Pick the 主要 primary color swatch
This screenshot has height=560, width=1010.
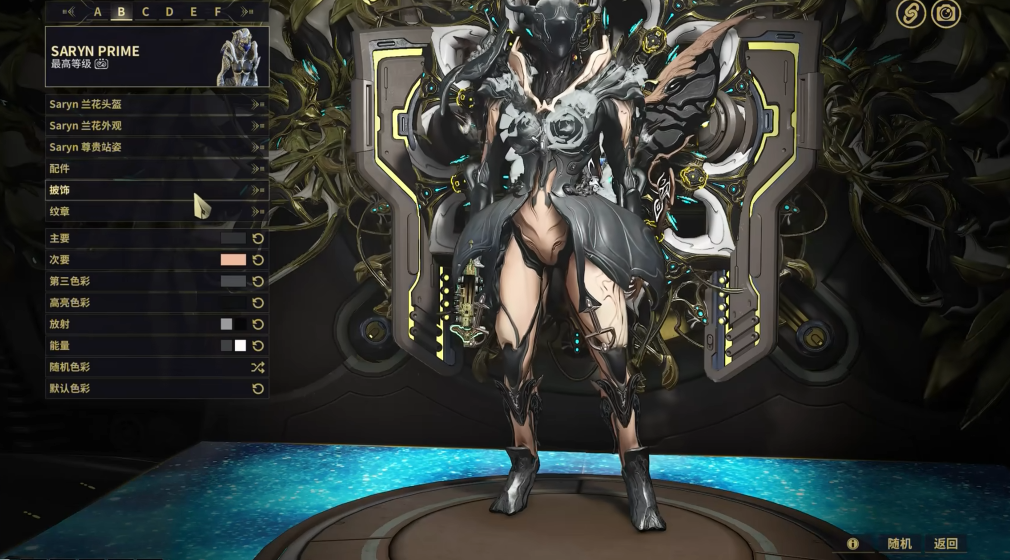pos(233,239)
